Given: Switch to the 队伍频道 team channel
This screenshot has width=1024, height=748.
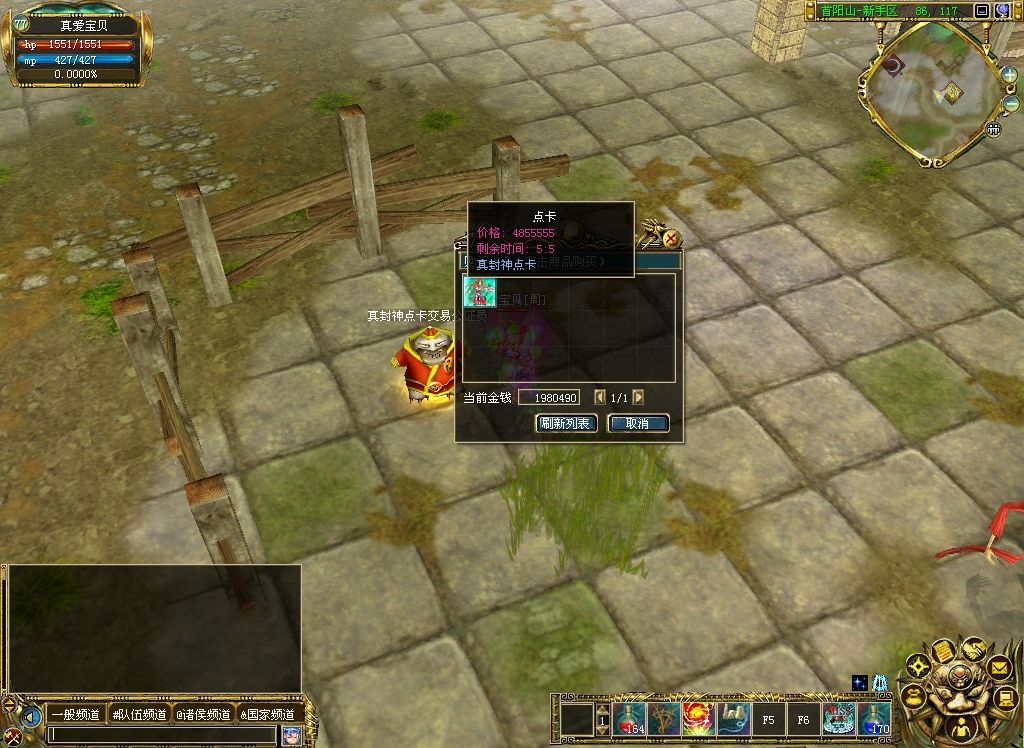Looking at the screenshot, I should coord(140,714).
